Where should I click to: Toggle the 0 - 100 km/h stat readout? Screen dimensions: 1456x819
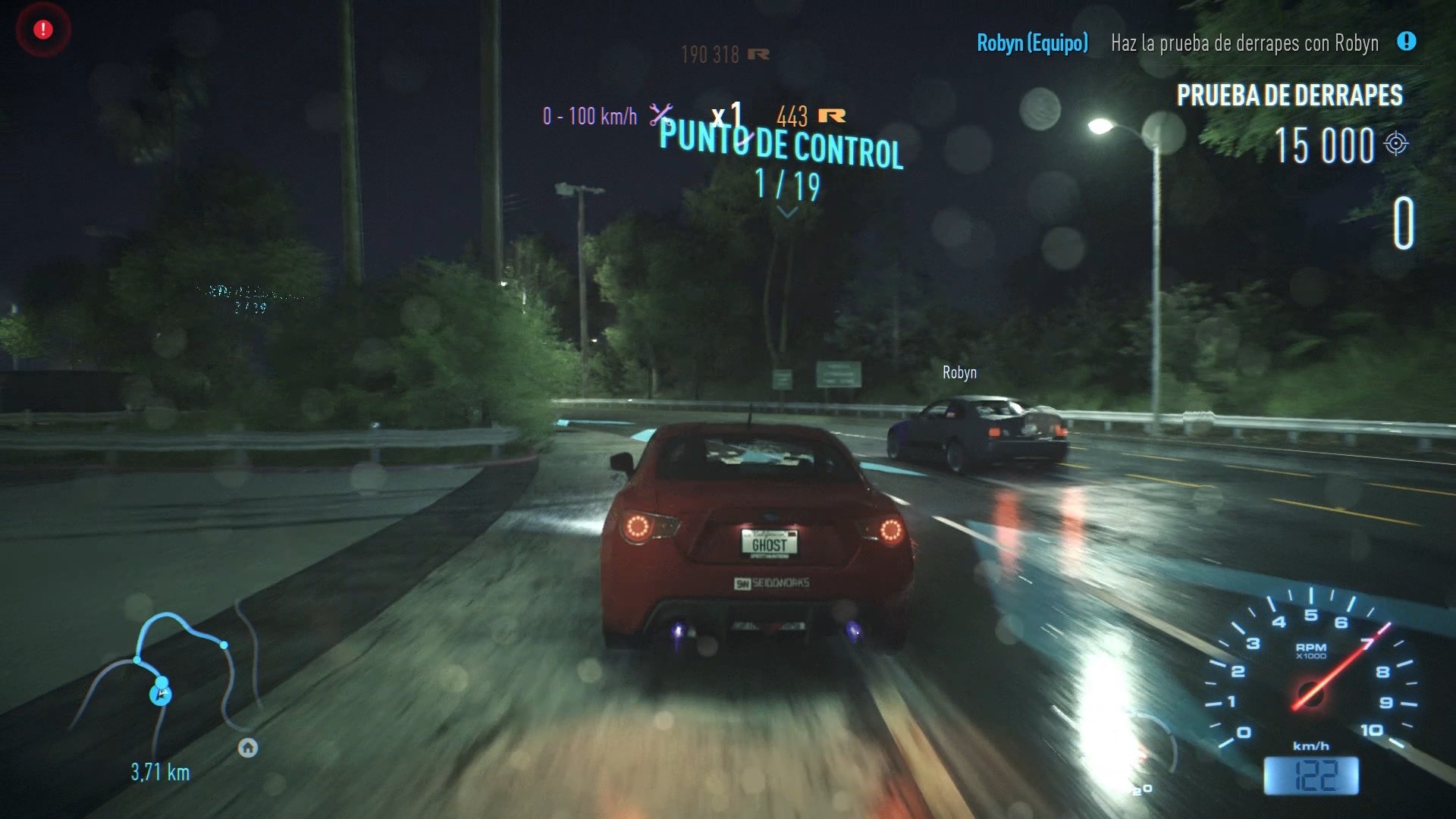point(588,115)
